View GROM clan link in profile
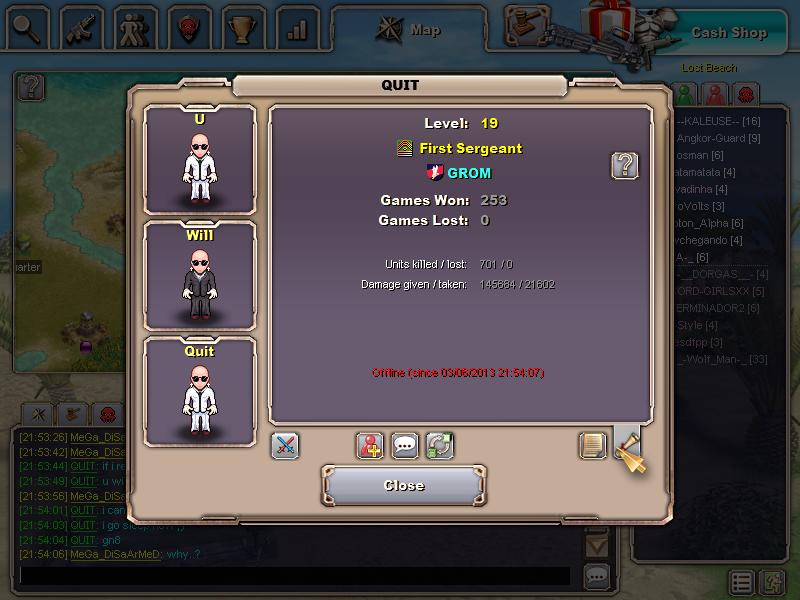The image size is (800, 600). point(469,173)
